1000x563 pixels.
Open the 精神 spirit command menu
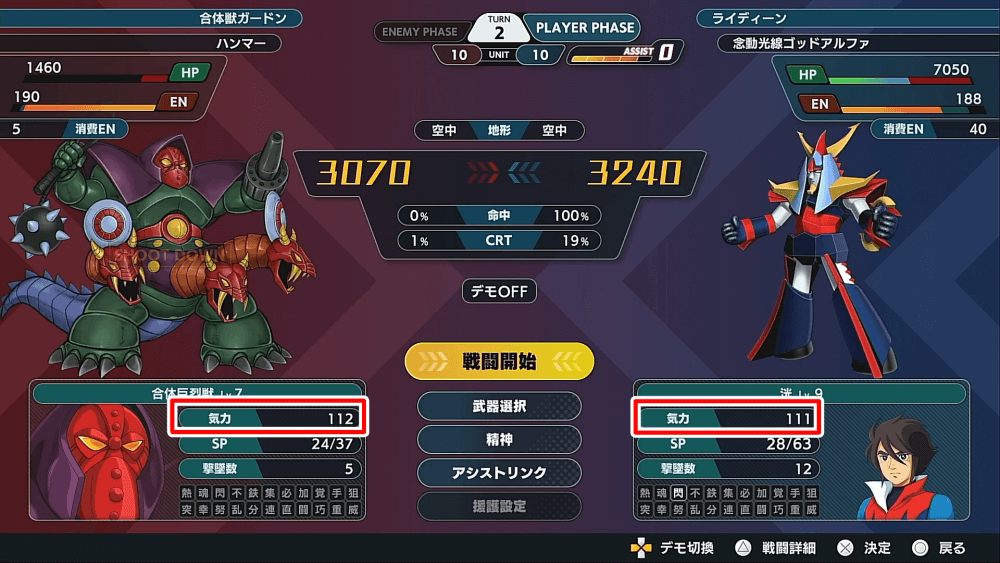click(x=499, y=440)
